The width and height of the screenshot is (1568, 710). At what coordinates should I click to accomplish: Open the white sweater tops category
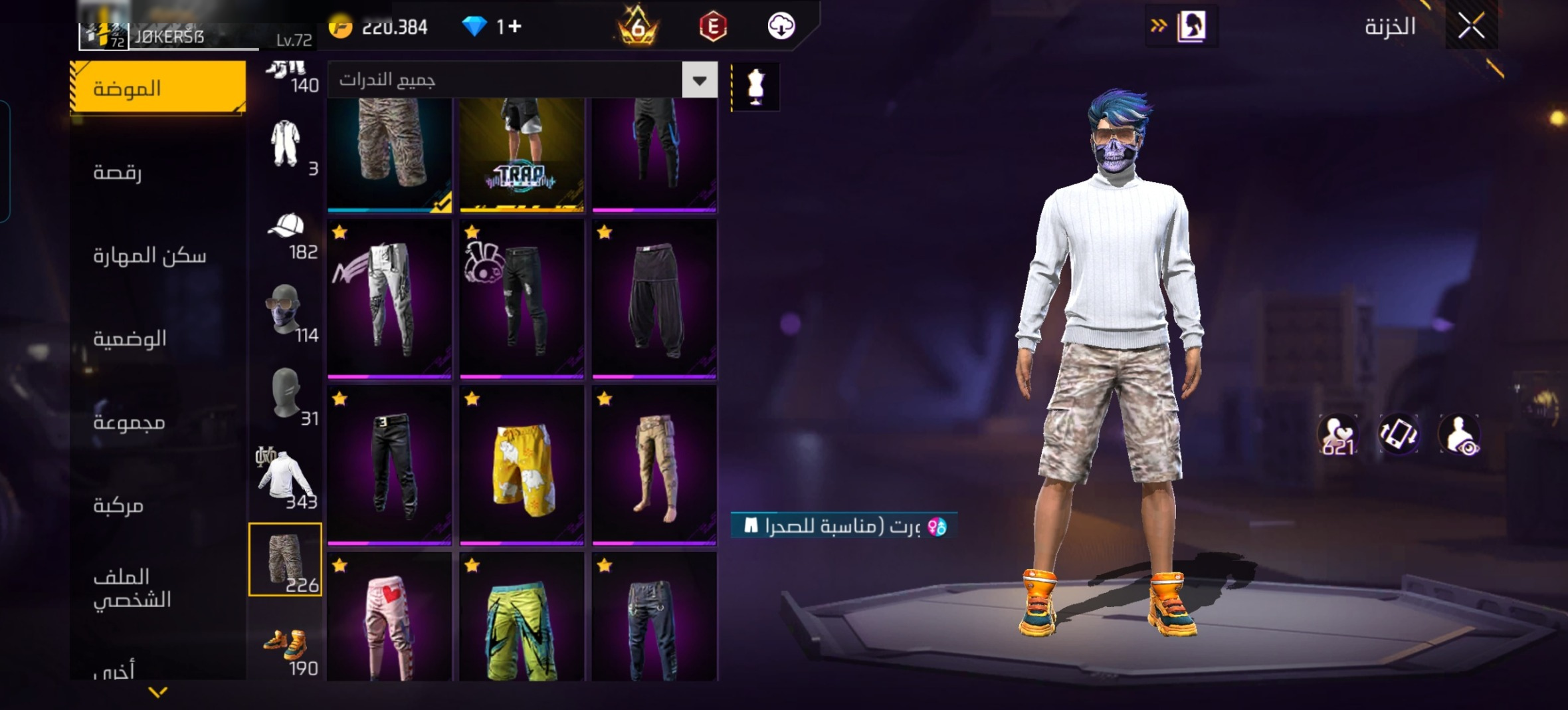284,476
